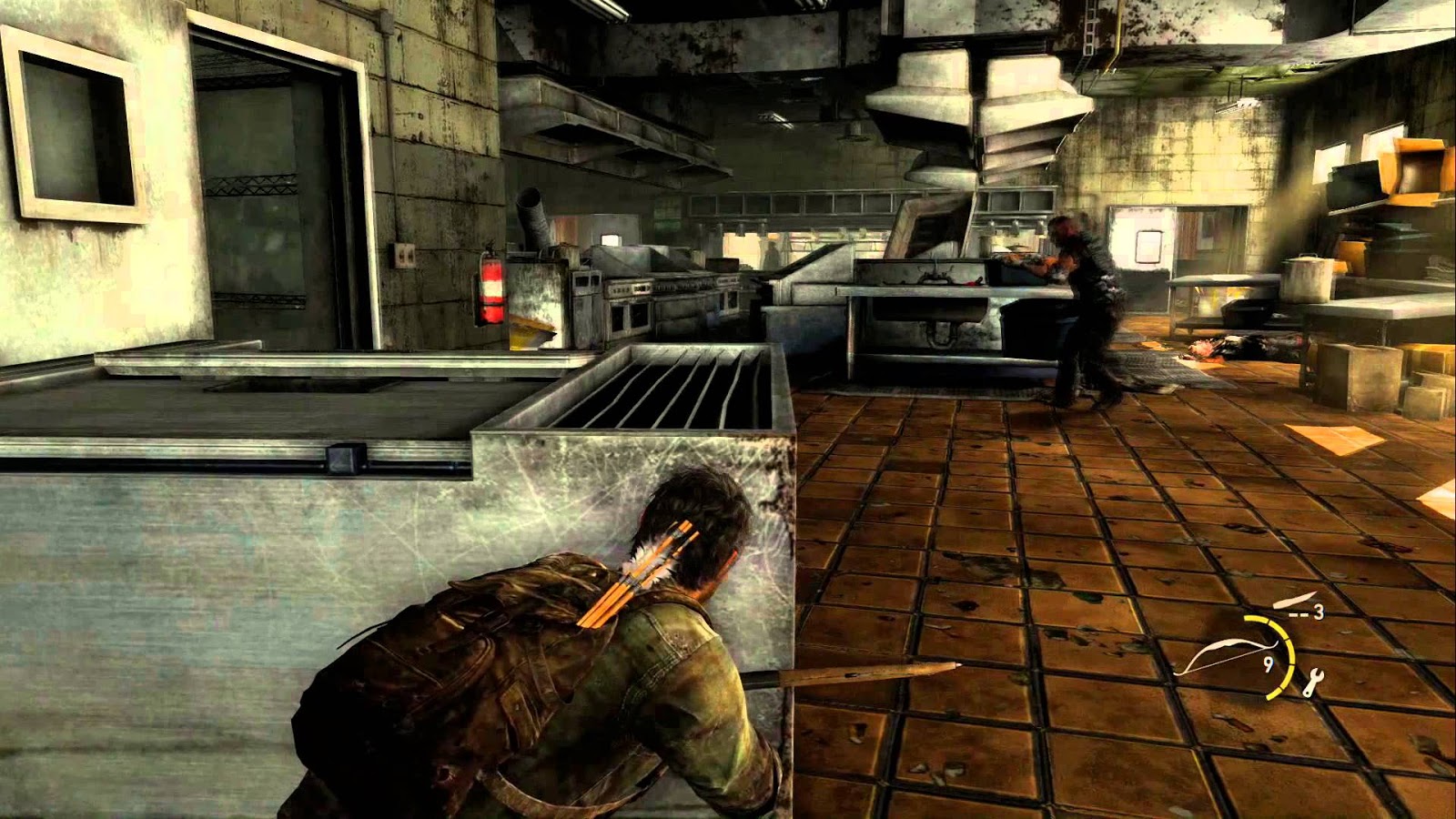The image size is (1456, 819).
Task: Select the wrench upgrade icon
Action: [1314, 681]
